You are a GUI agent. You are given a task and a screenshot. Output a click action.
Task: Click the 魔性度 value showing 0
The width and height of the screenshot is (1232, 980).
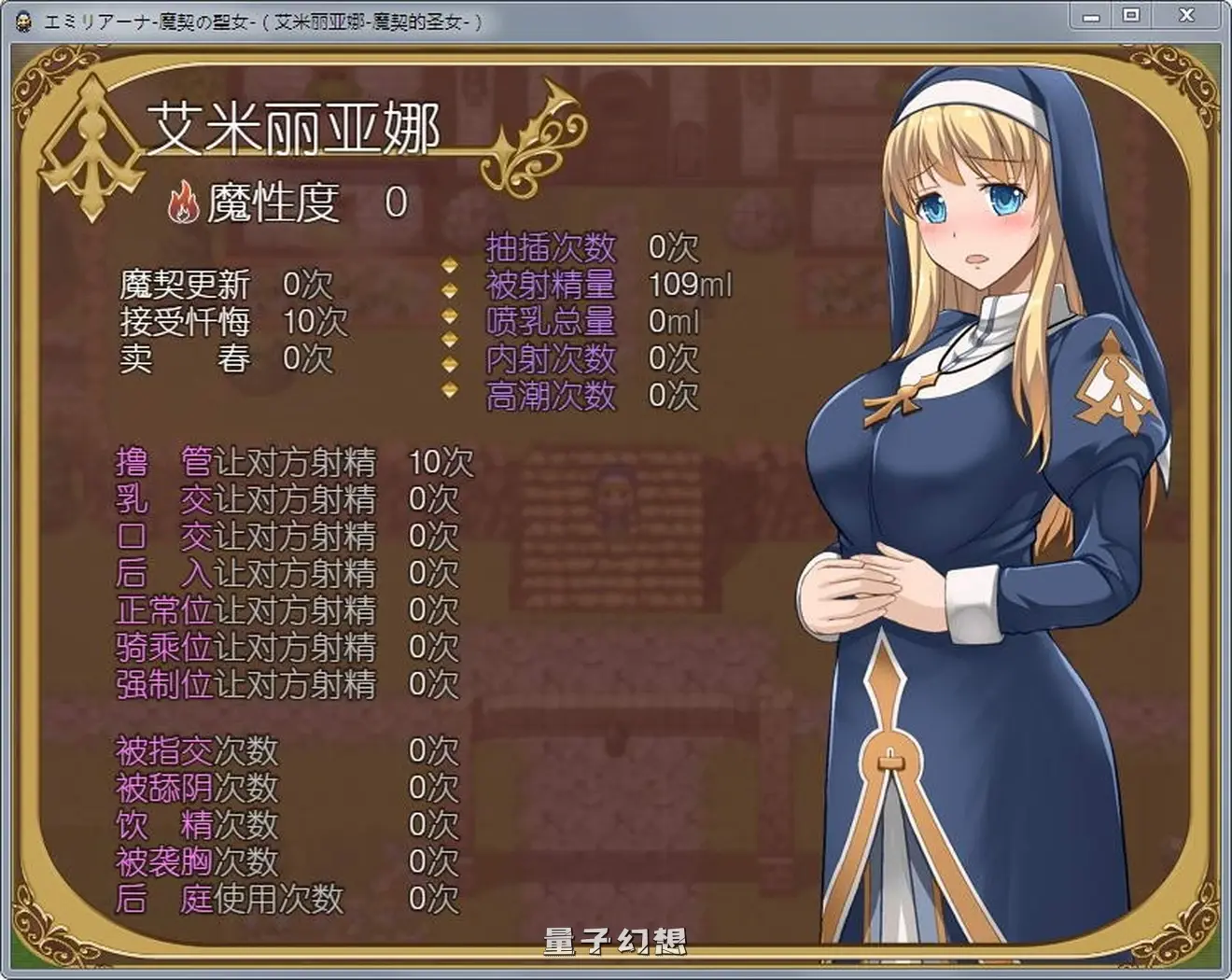[x=396, y=202]
